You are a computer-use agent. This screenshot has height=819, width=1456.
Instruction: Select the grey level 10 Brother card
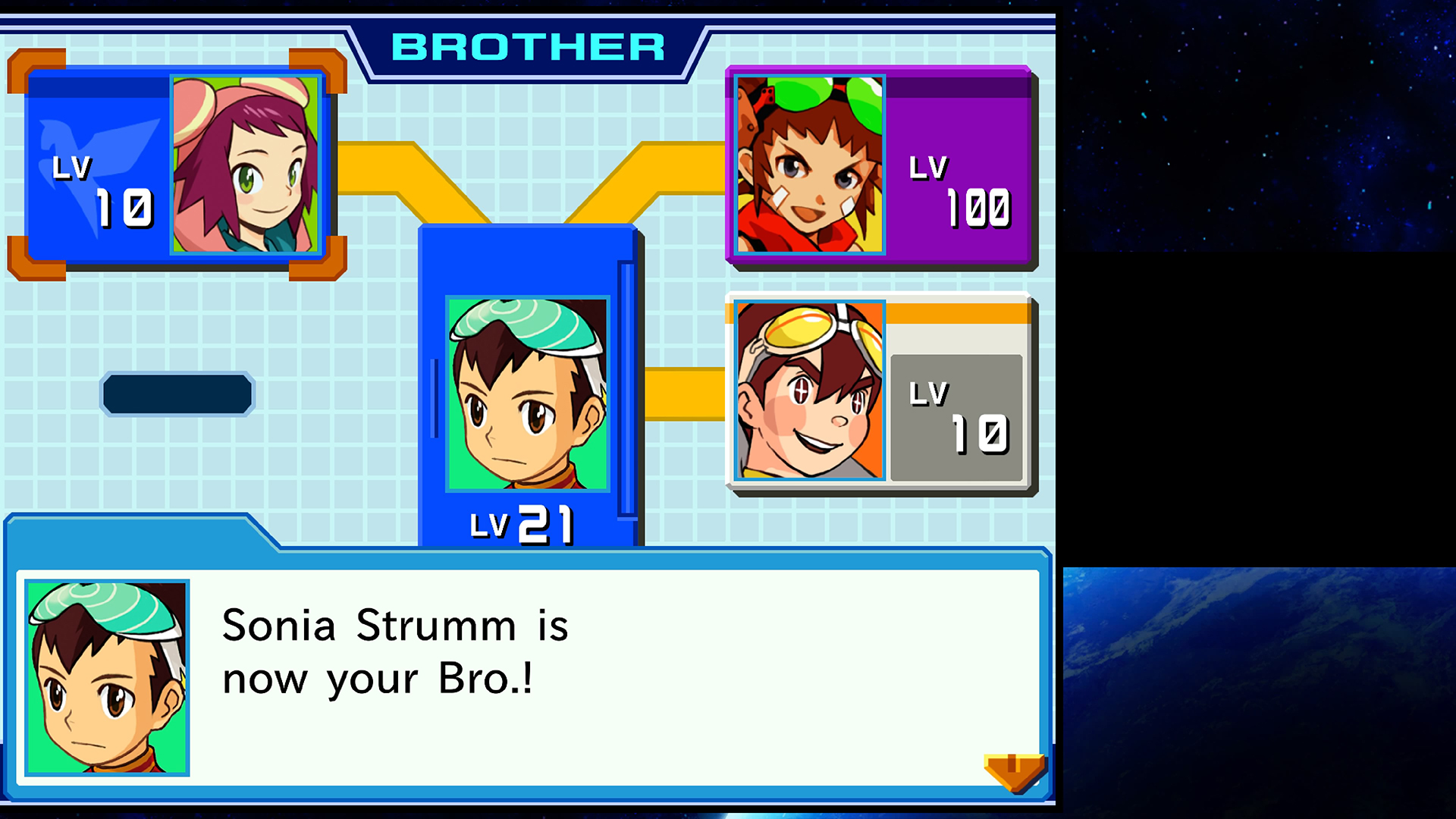[880, 392]
